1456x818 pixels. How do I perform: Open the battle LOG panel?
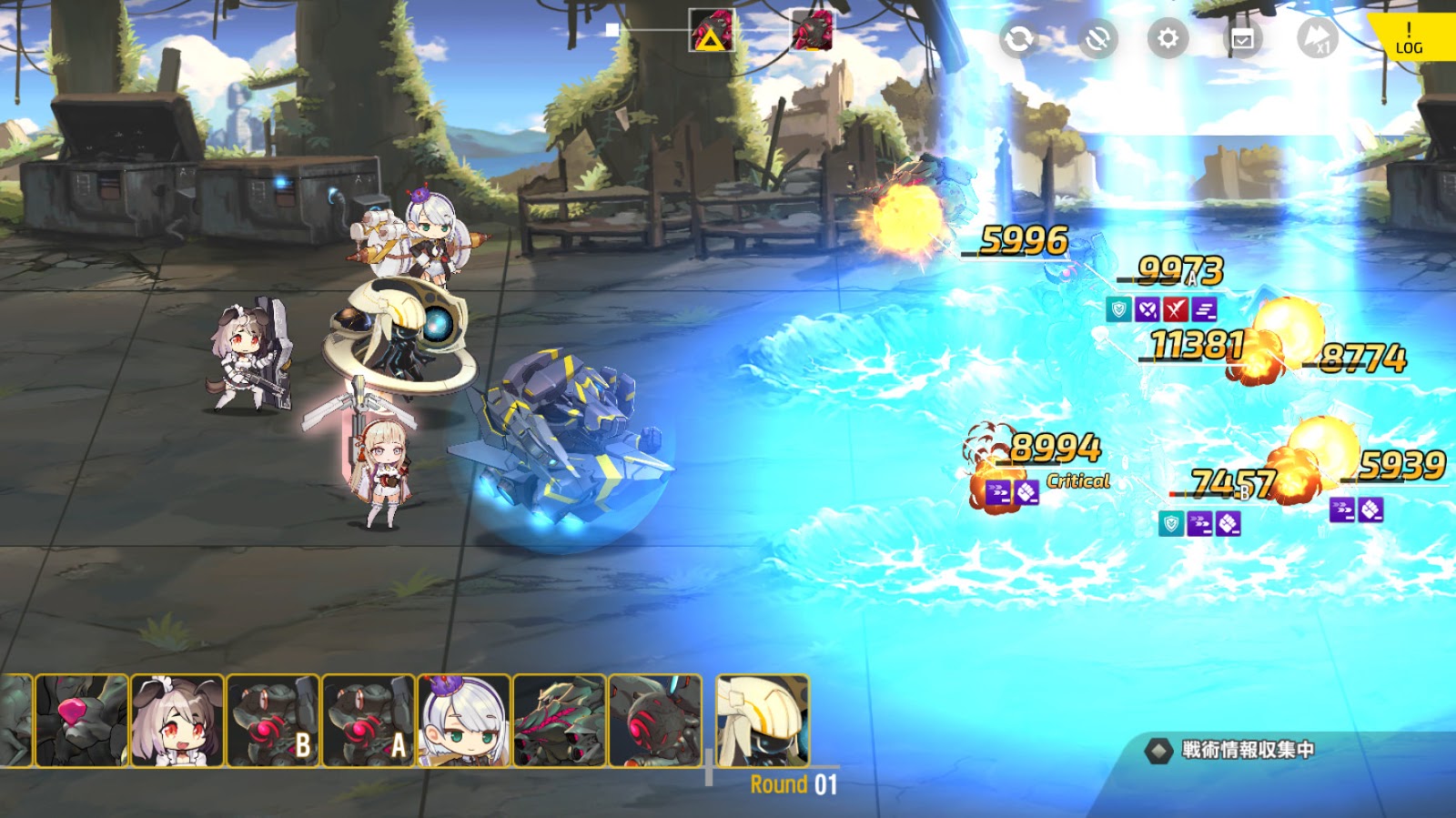[1407, 38]
